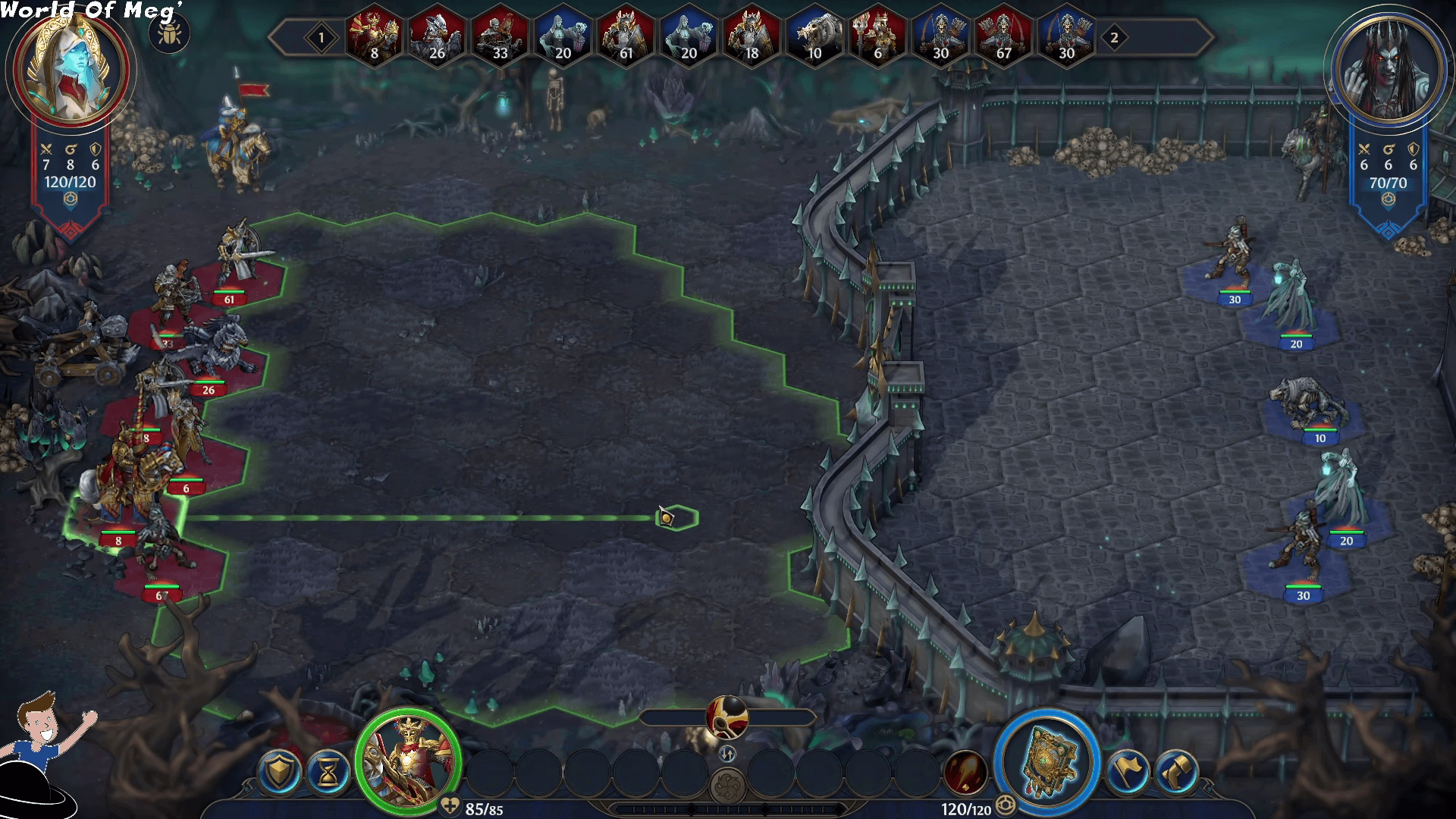Click the gold gauntlet button on the action bar
The height and width of the screenshot is (819, 1456).
click(1176, 772)
